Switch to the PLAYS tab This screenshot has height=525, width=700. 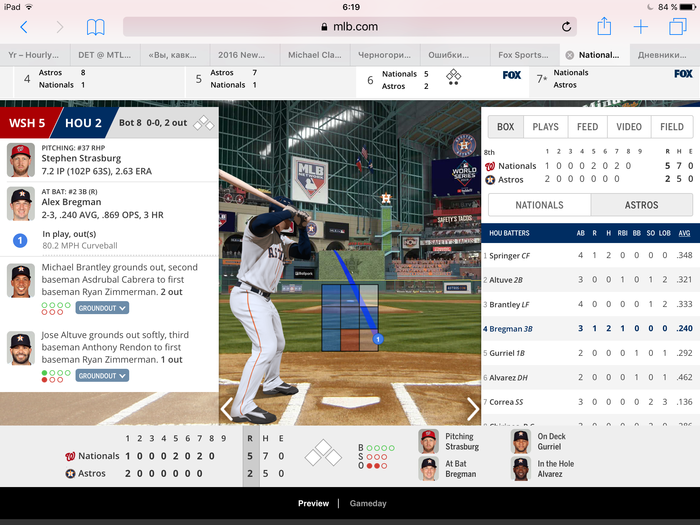tap(546, 127)
